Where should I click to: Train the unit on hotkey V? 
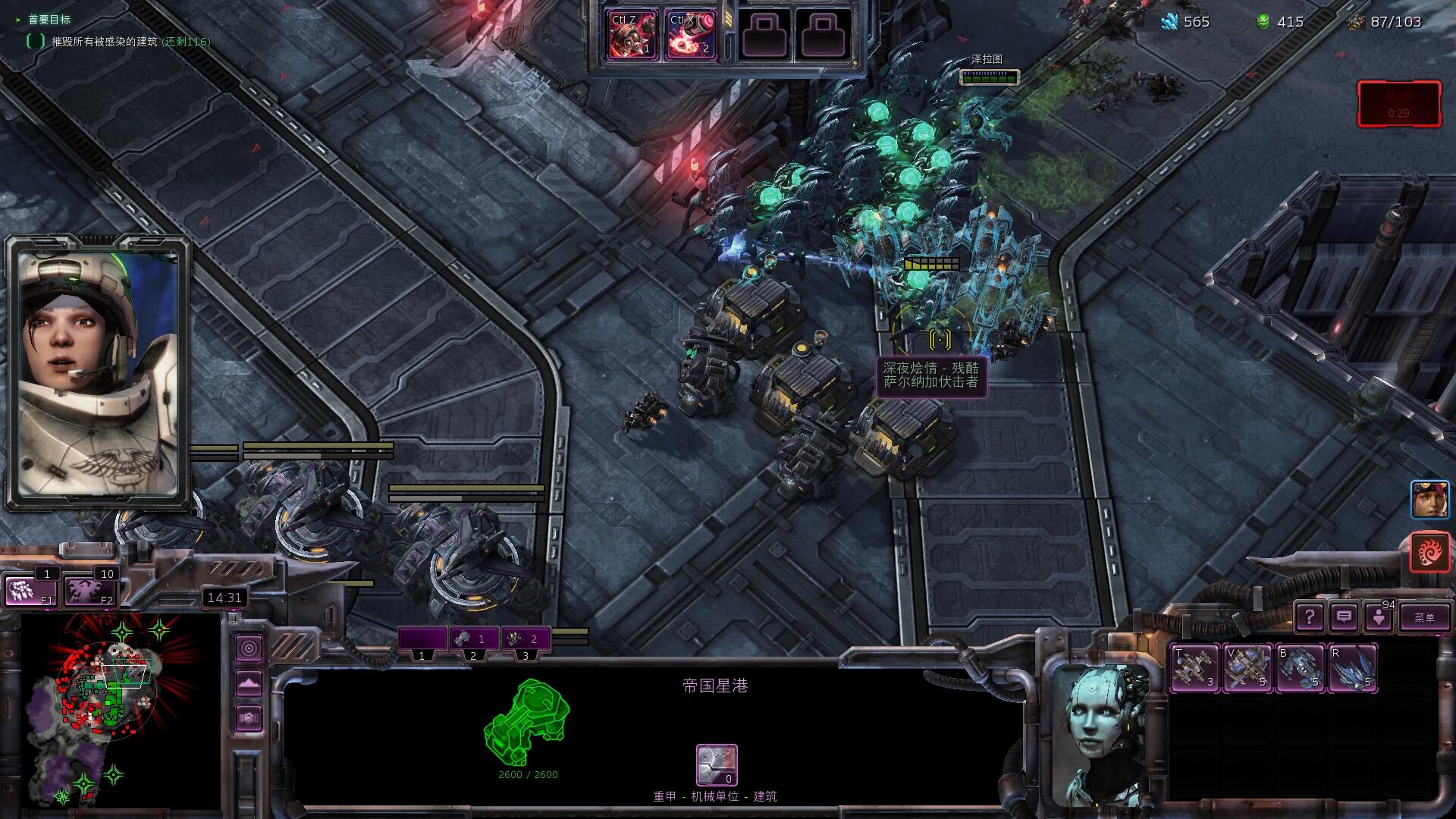1247,667
